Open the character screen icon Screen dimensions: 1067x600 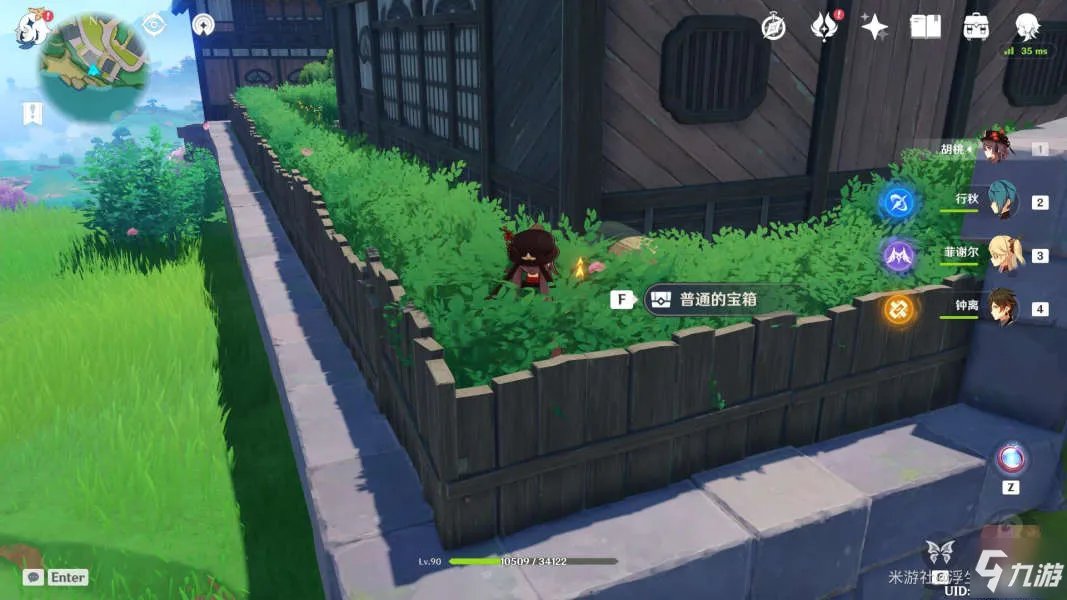(1027, 27)
